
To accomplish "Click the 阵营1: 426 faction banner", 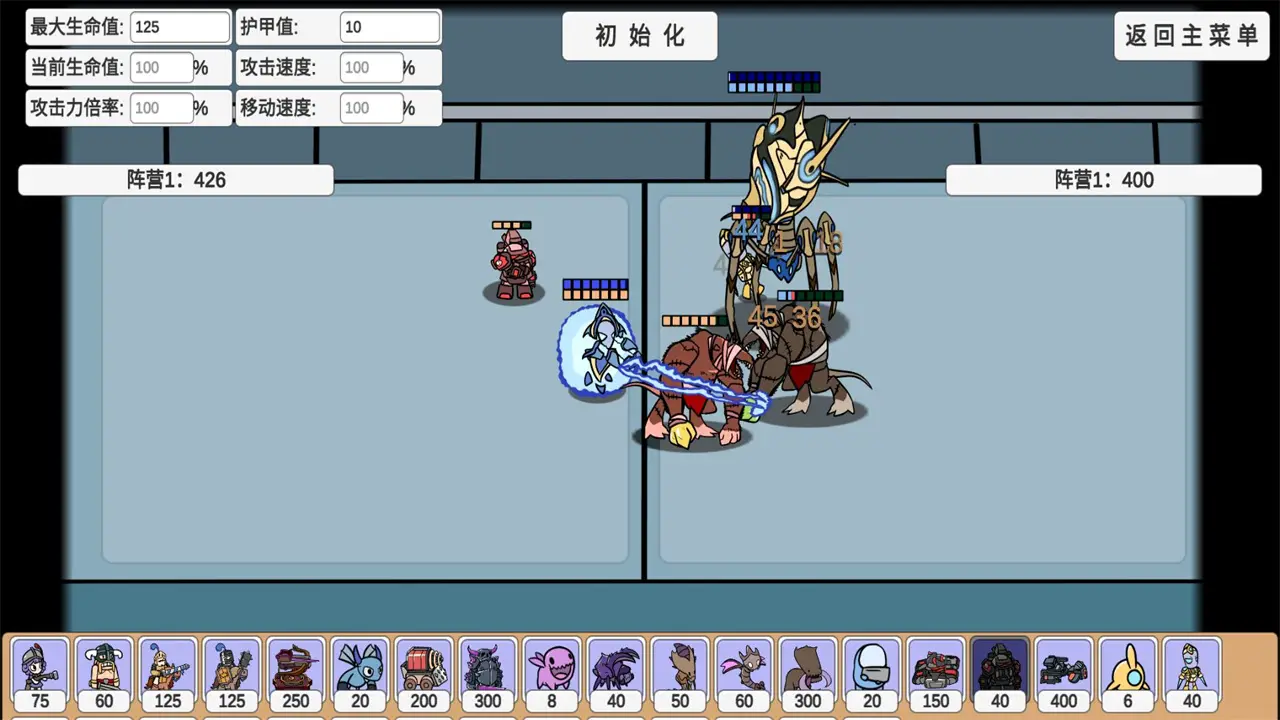I will [175, 180].
